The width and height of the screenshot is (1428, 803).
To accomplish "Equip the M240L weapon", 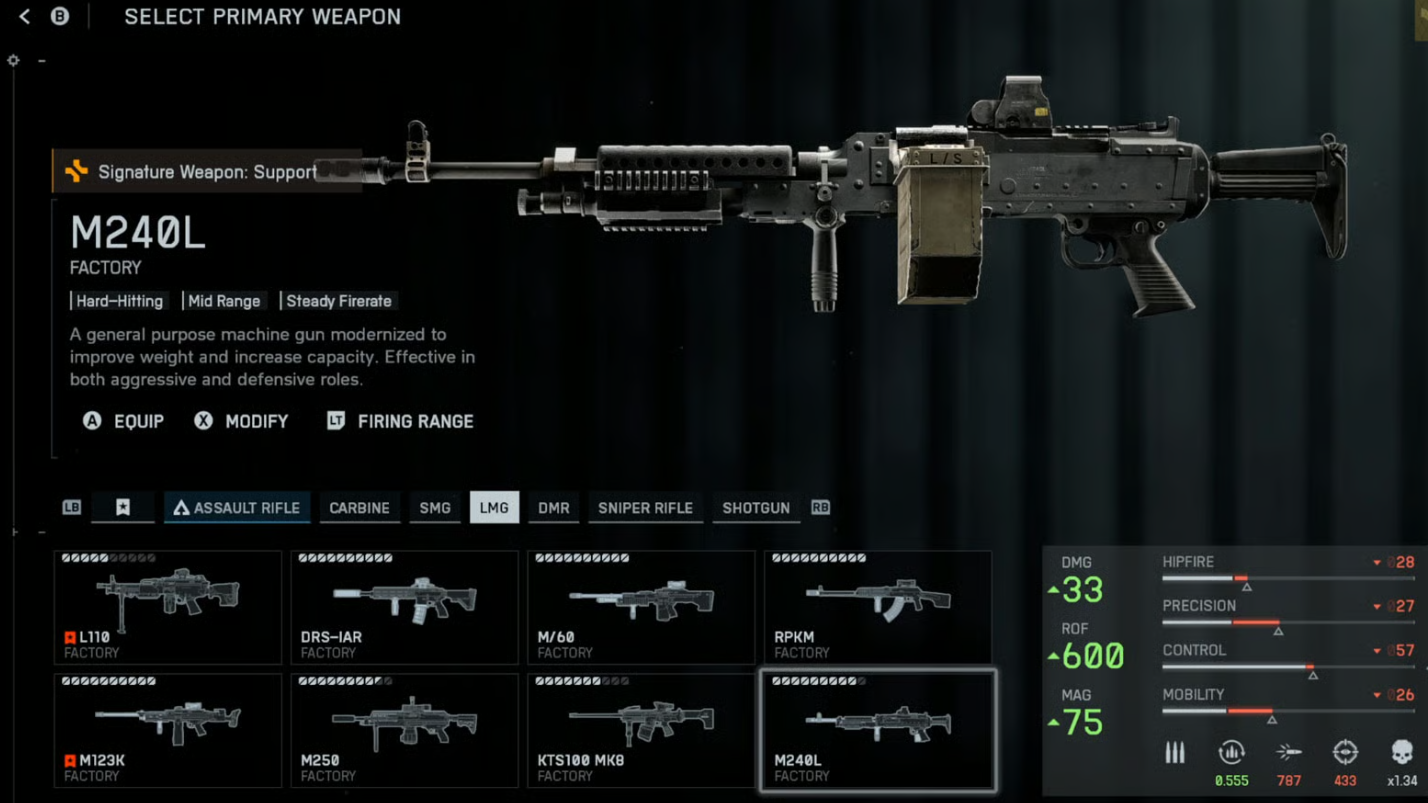I will [x=124, y=421].
